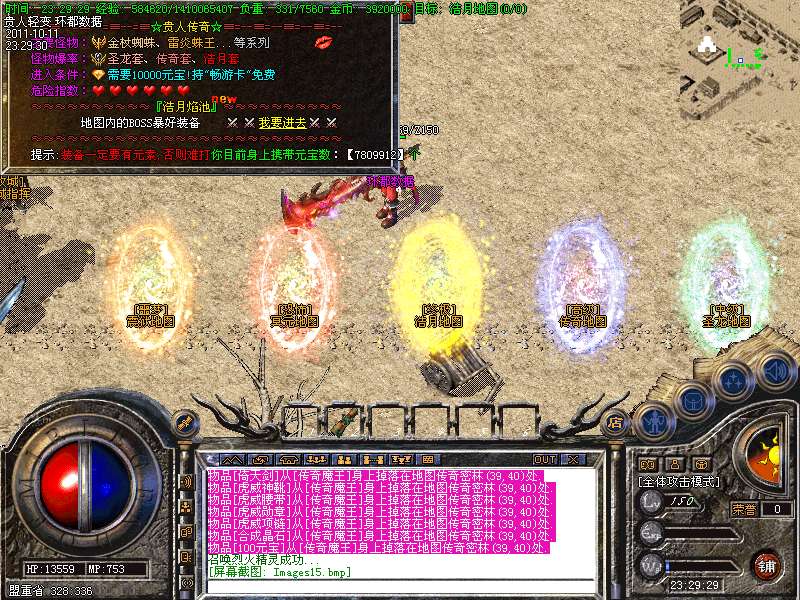Open the 店 shop button
The image size is (800, 600).
pos(616,423)
